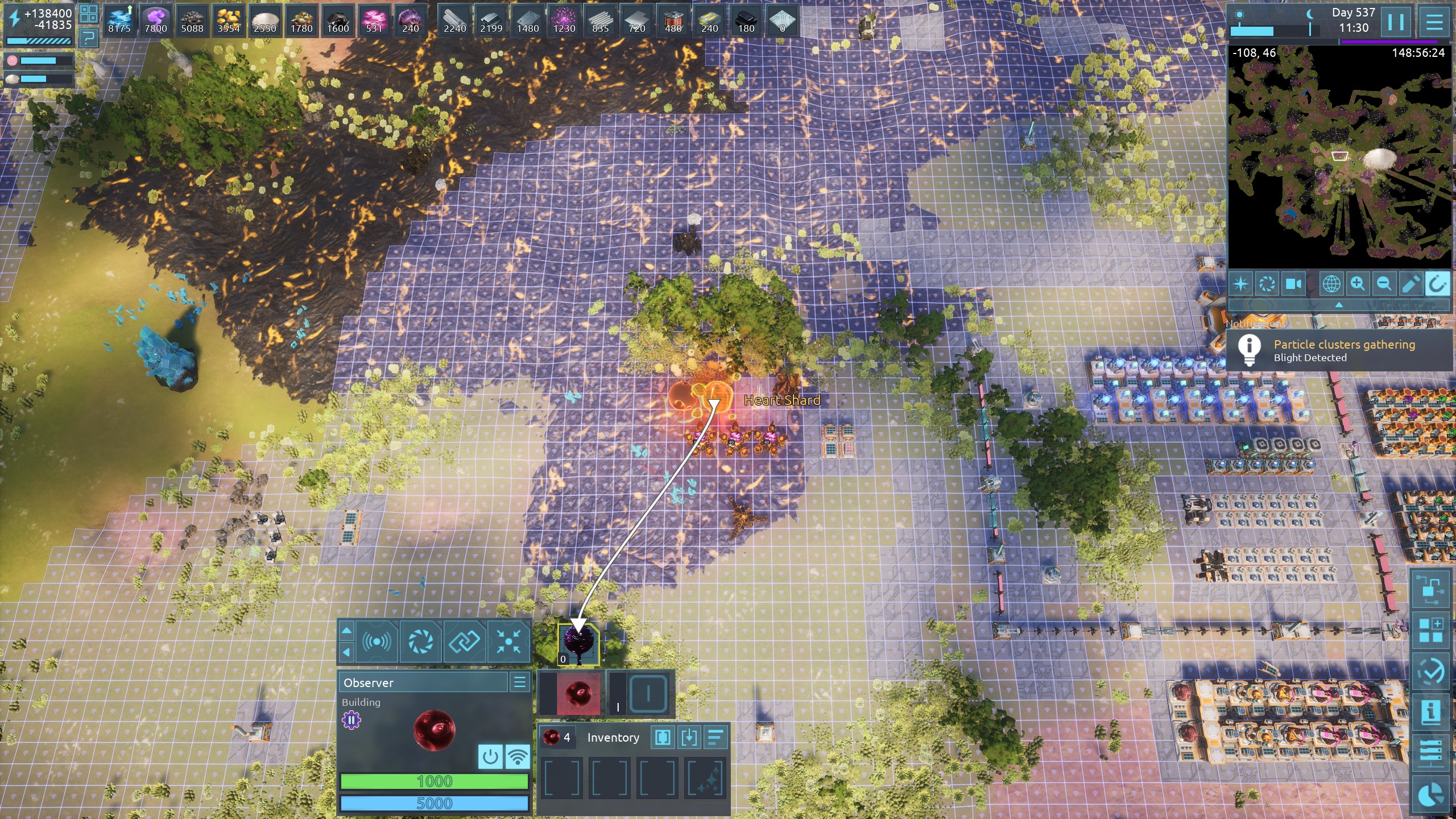This screenshot has width=1456, height=819.
Task: Select the broadcast signal action button
Action: [x=377, y=642]
